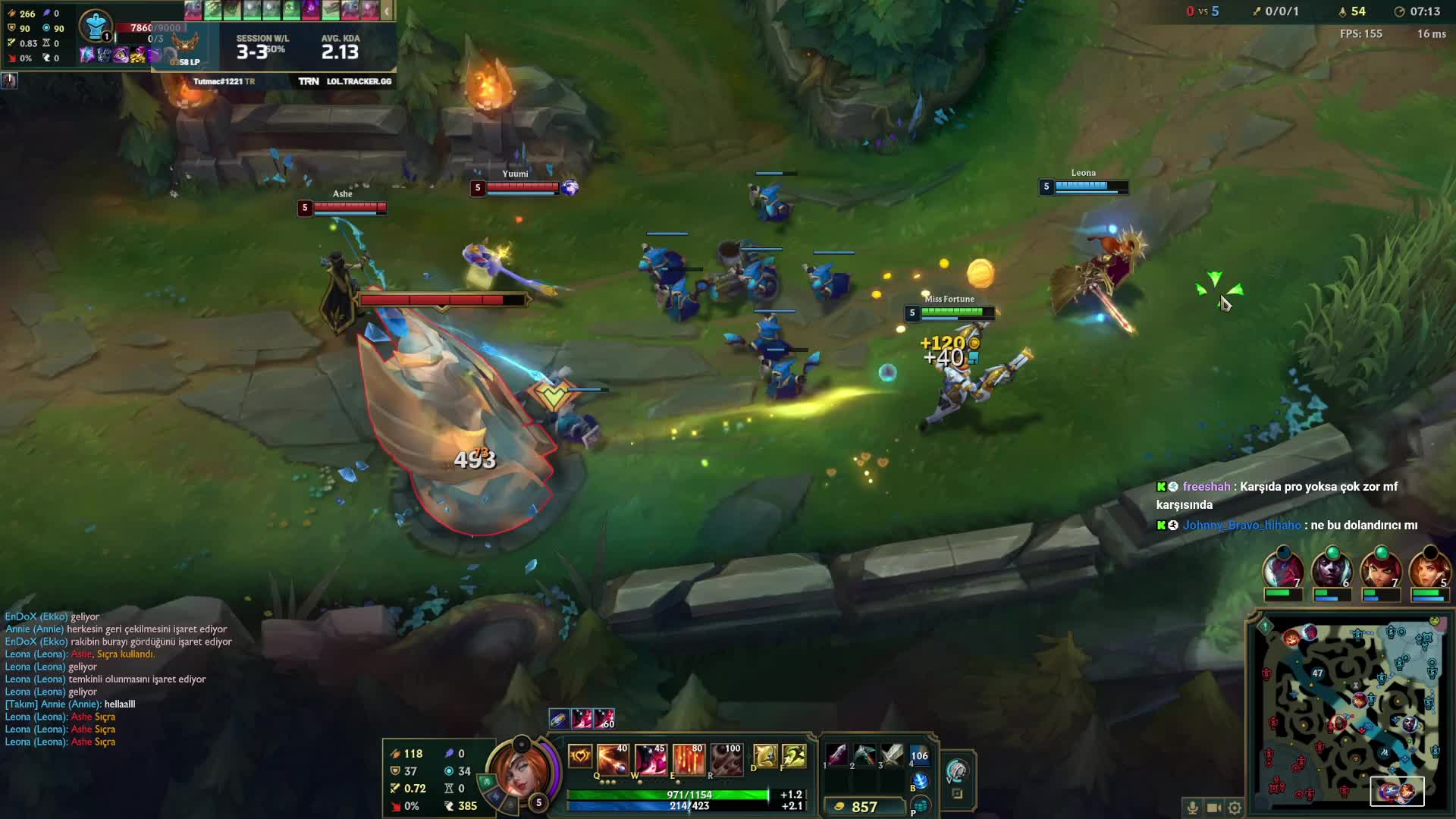Click the pickaxe item in slot 2

(x=864, y=755)
